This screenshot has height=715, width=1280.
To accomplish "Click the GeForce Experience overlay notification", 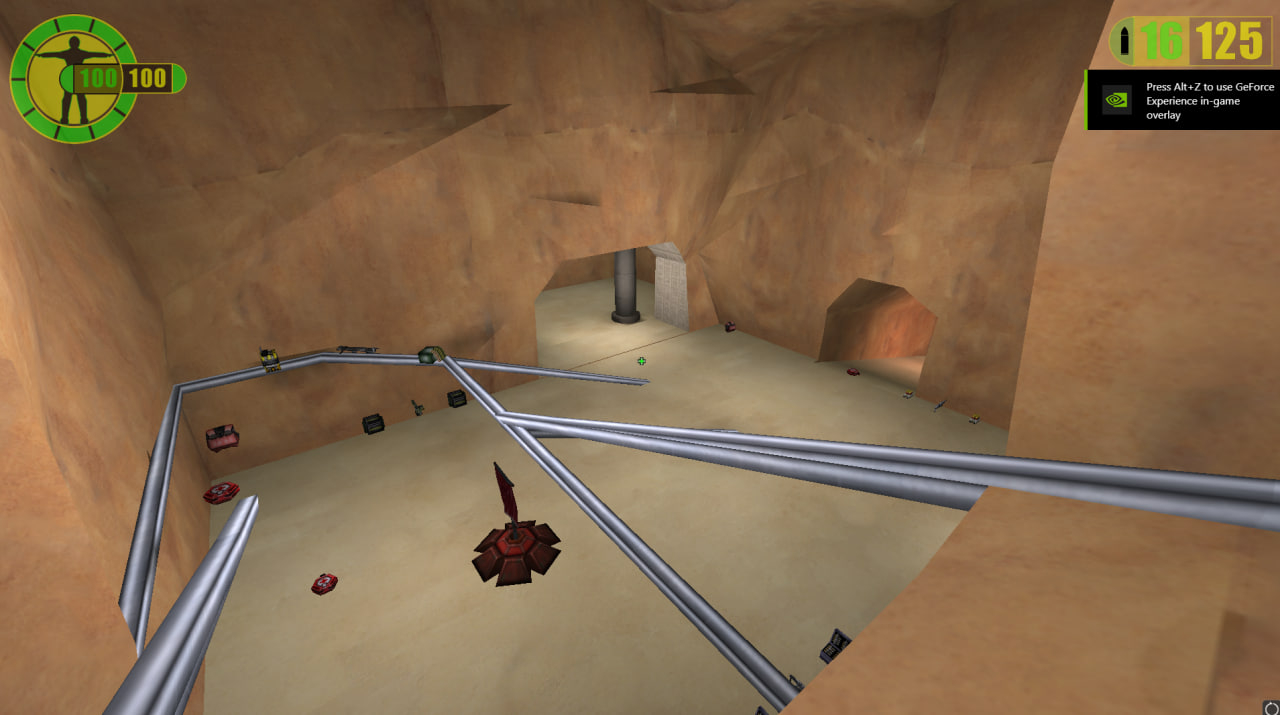I will (1181, 100).
